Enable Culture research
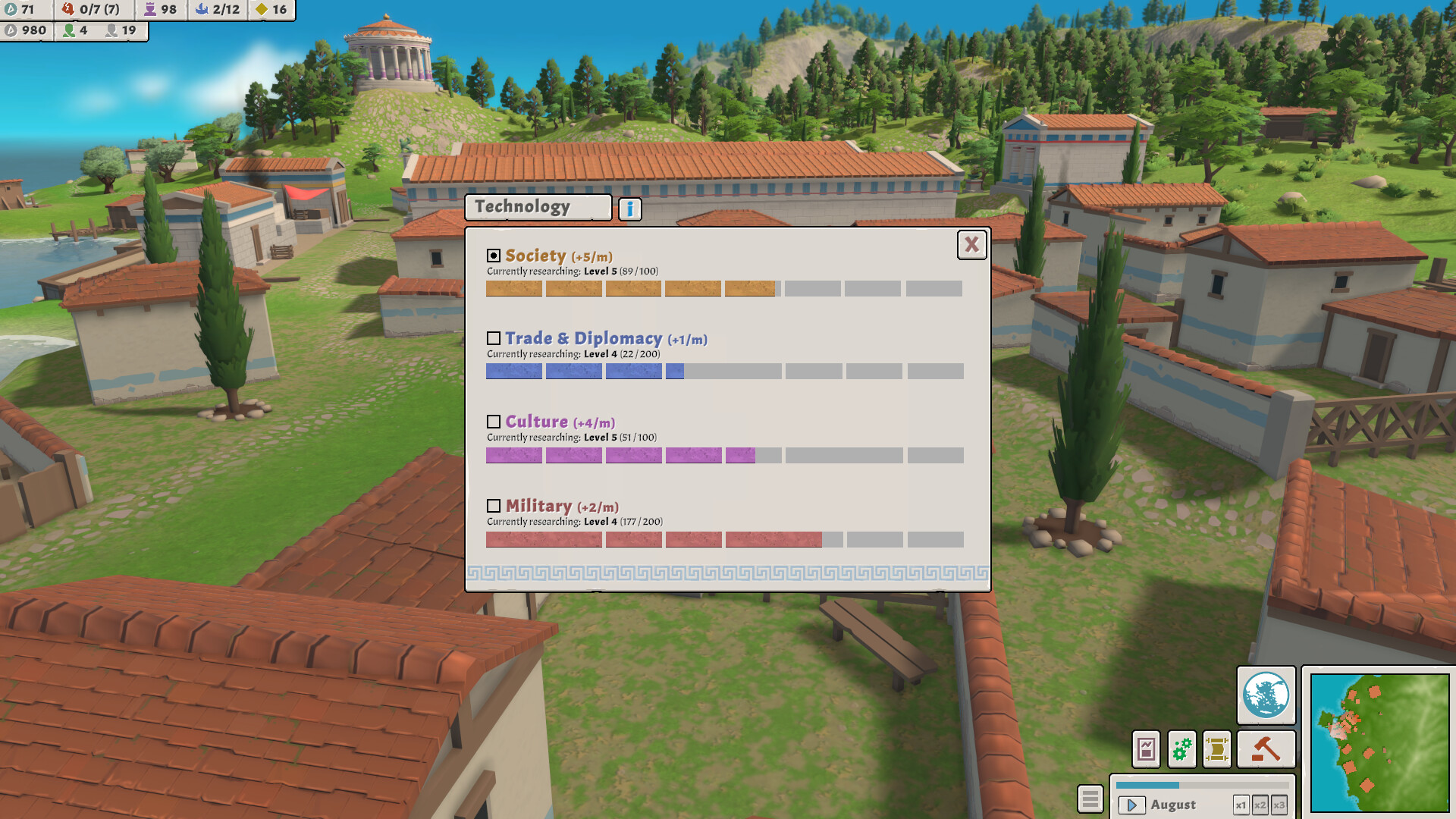Image resolution: width=1456 pixels, height=819 pixels. (x=494, y=422)
